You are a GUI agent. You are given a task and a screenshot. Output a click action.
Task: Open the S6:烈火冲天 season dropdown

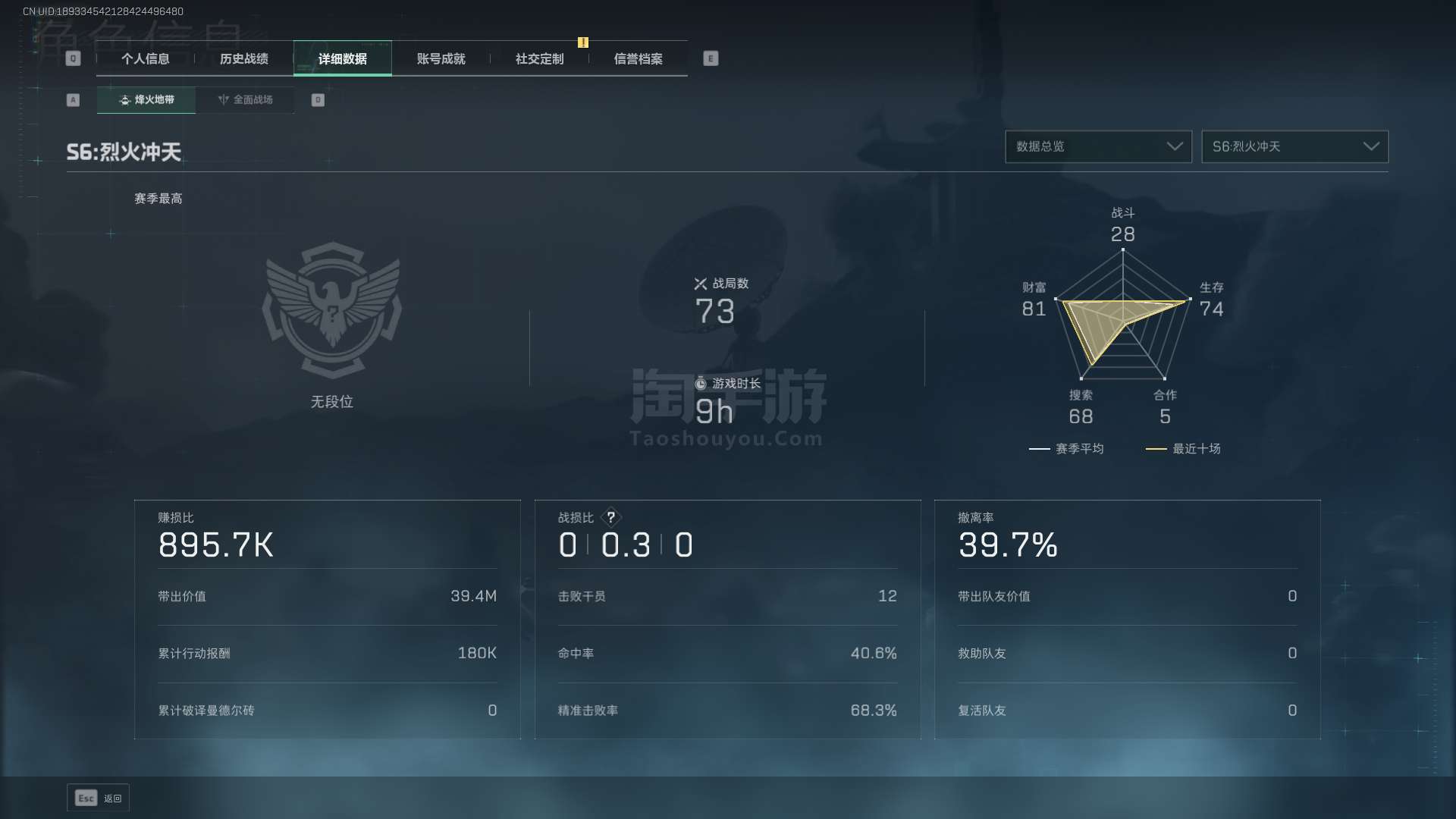[1294, 146]
